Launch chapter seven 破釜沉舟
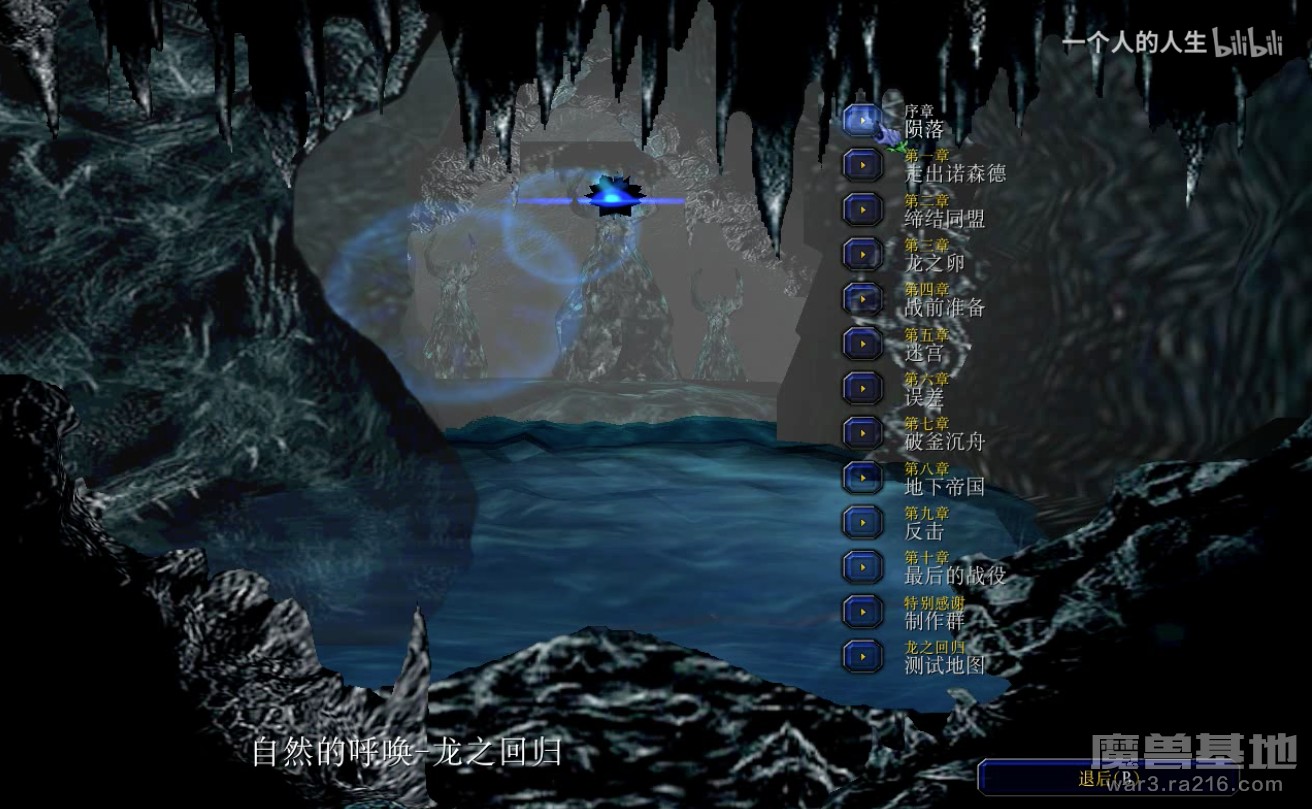1312x809 pixels. coord(862,432)
